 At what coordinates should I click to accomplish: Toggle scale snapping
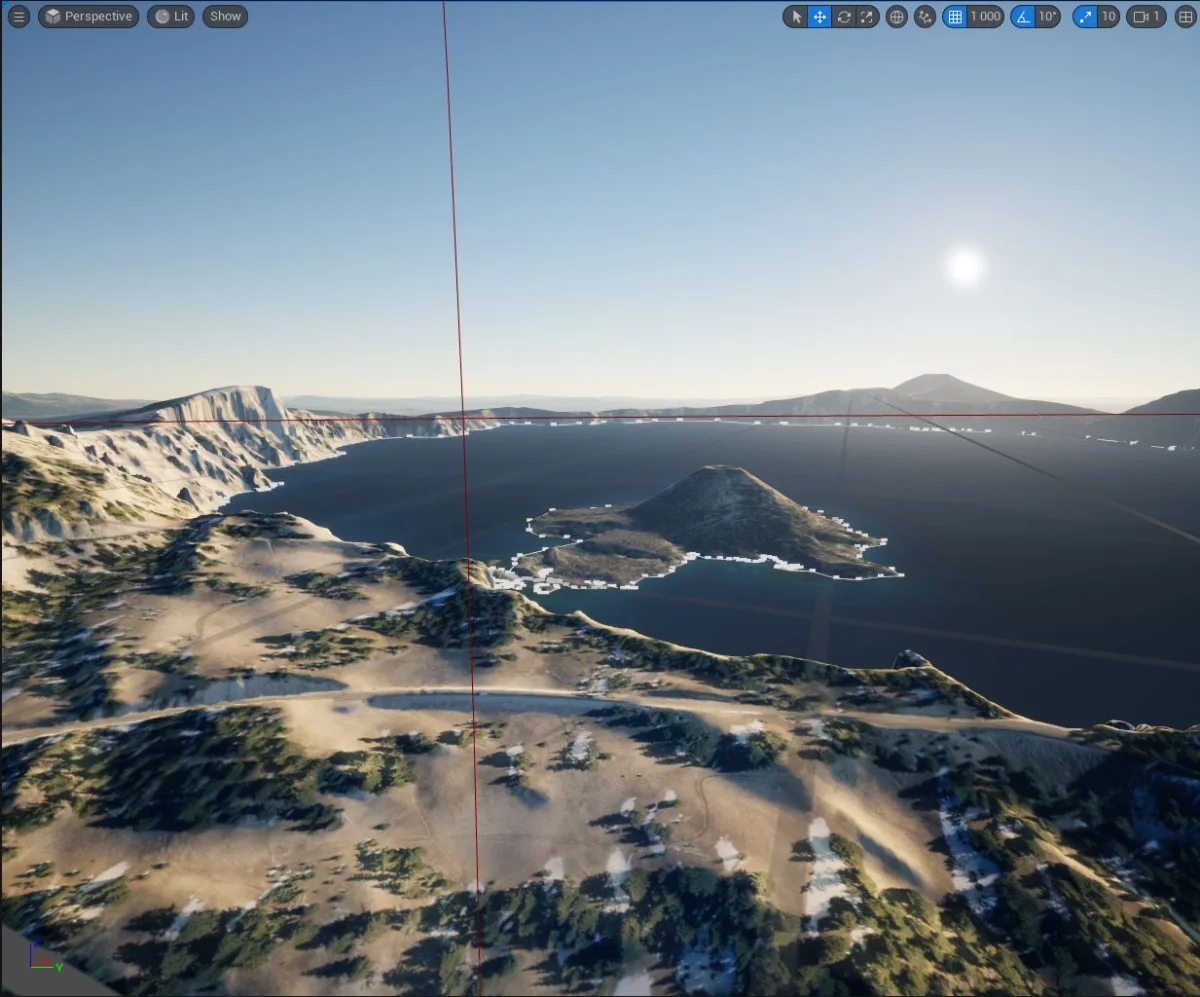pos(1085,16)
